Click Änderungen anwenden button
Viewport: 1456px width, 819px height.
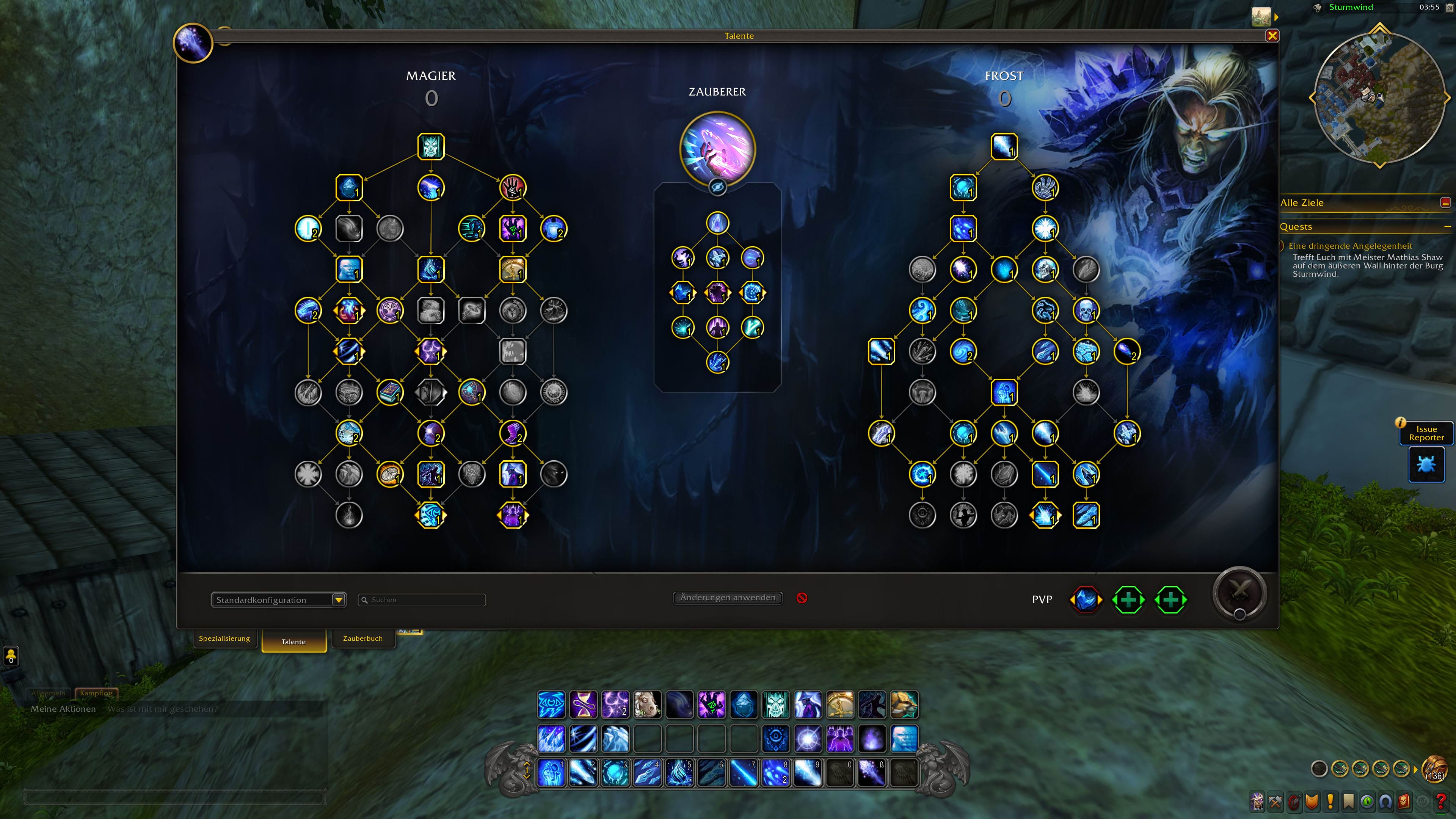[x=728, y=598]
